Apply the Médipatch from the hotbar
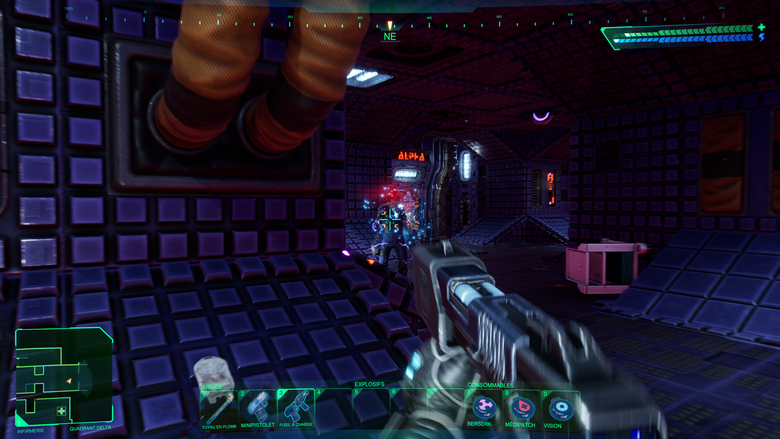 point(522,407)
